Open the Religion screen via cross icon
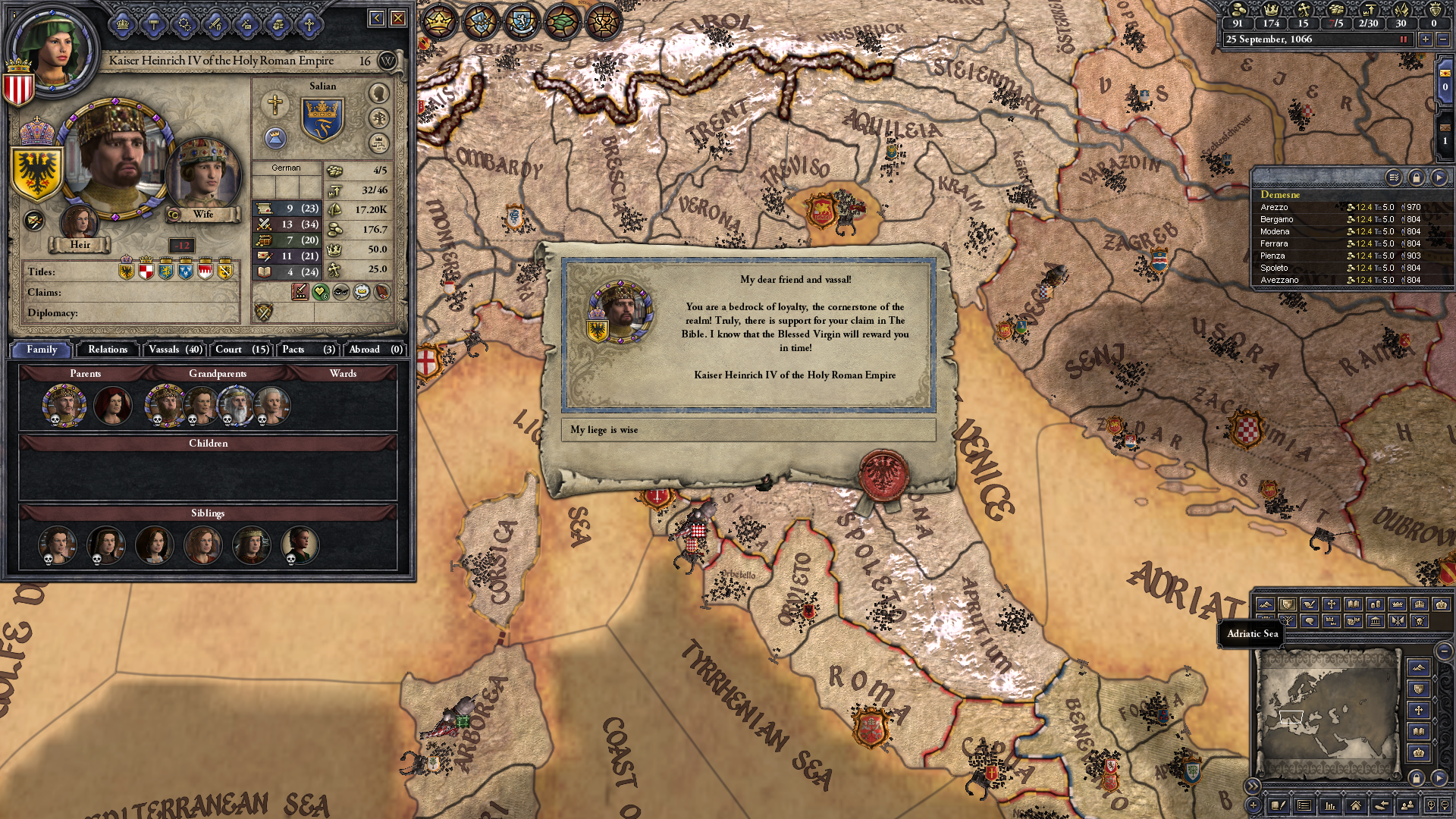1456x819 pixels. pos(309,23)
